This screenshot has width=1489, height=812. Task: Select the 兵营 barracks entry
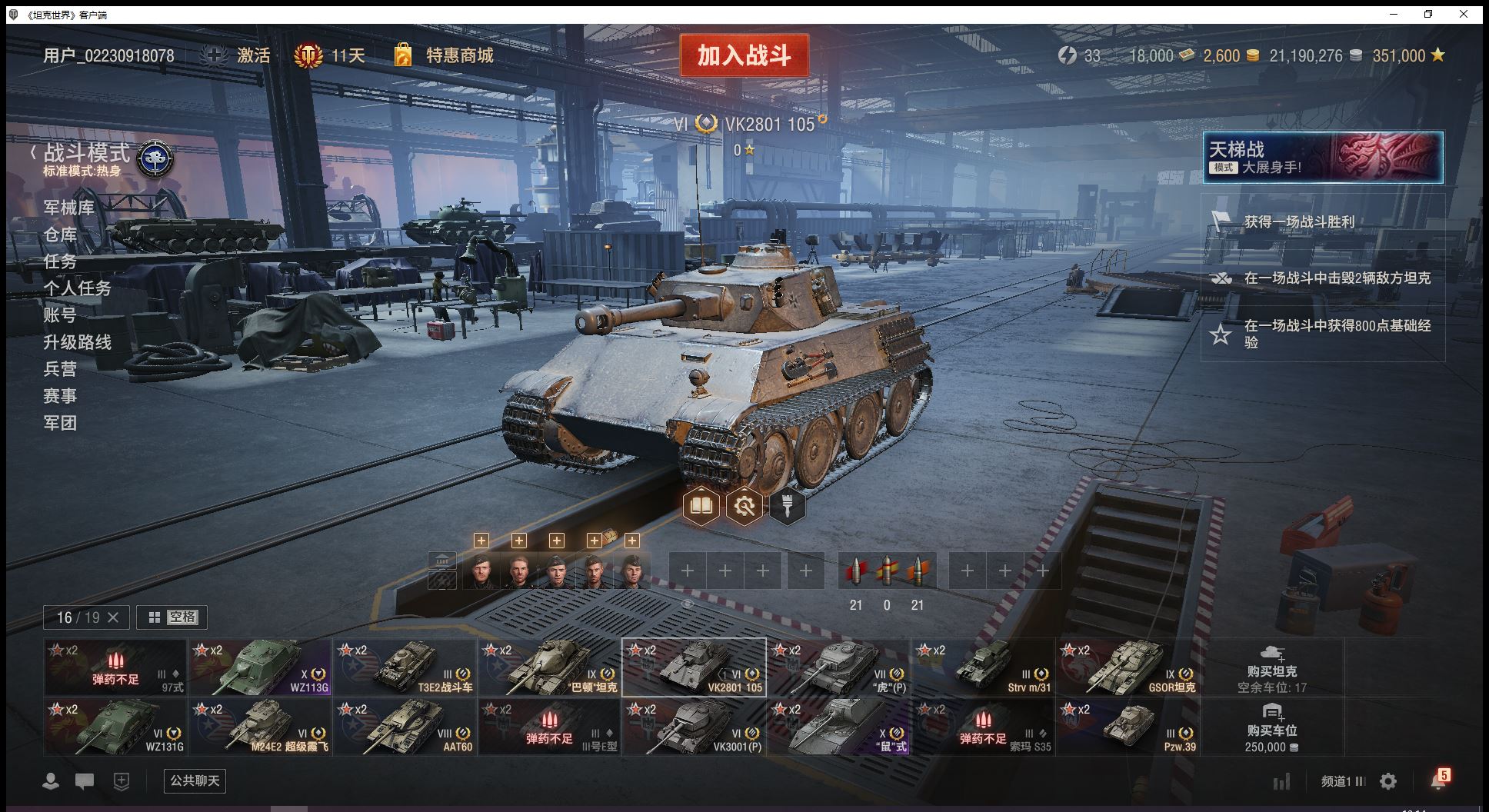coord(60,369)
